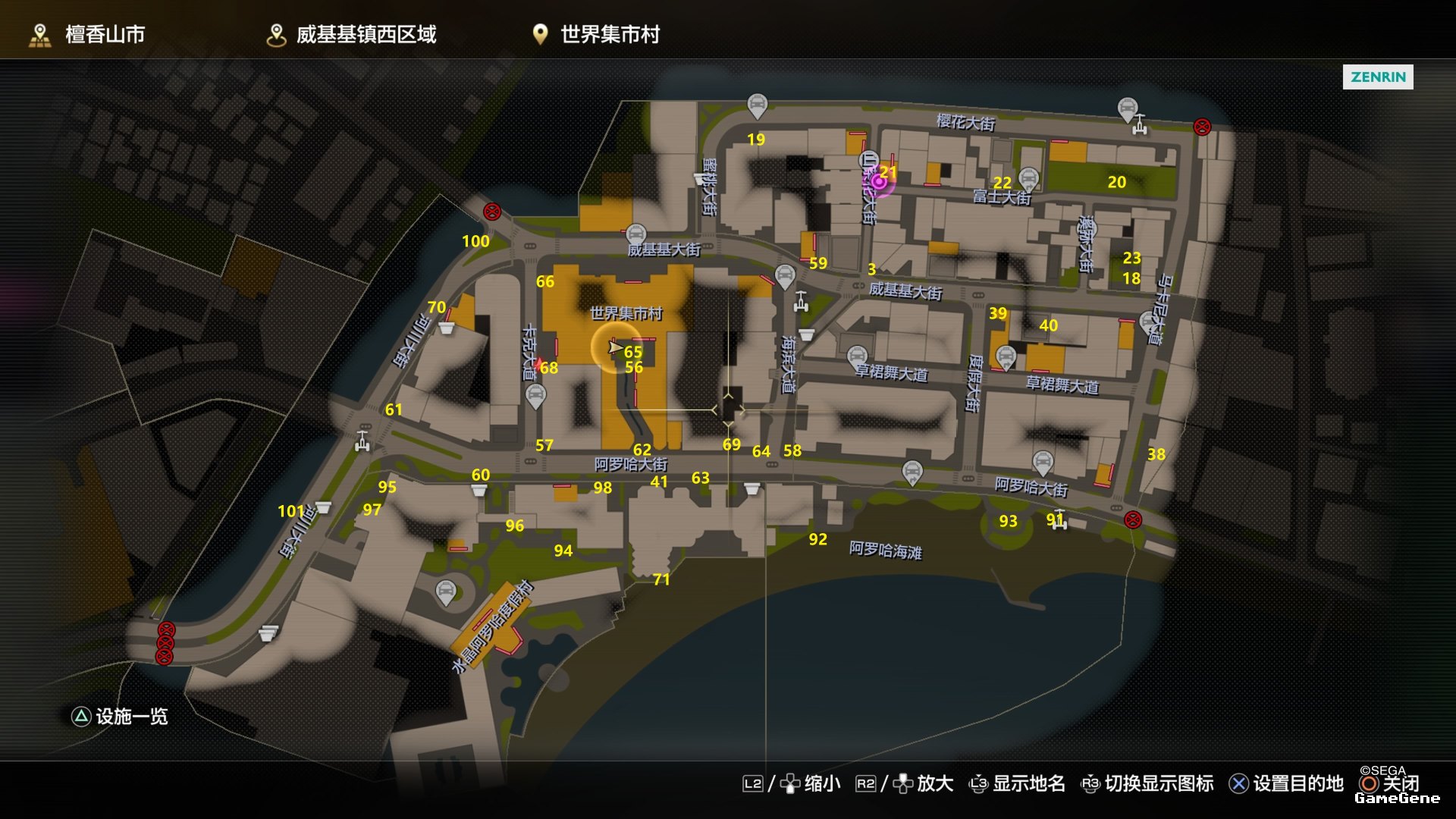
Task: Select the taxi marker beside number 19
Action: (757, 105)
